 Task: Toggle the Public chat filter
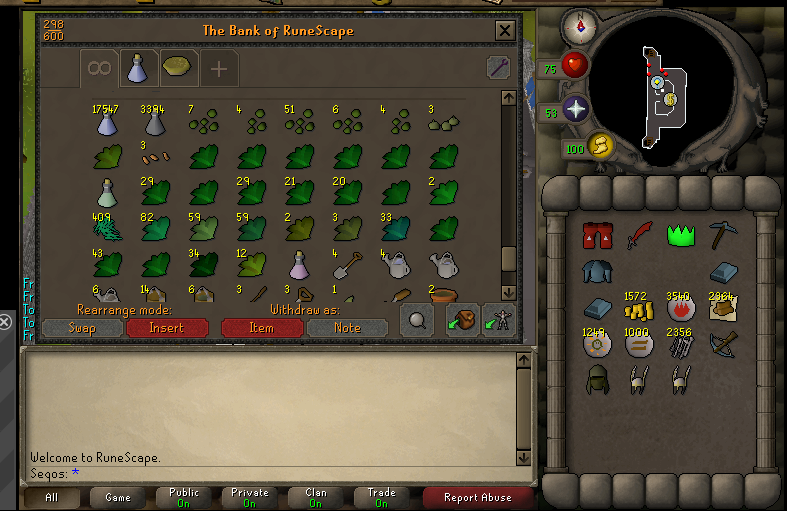[184, 497]
